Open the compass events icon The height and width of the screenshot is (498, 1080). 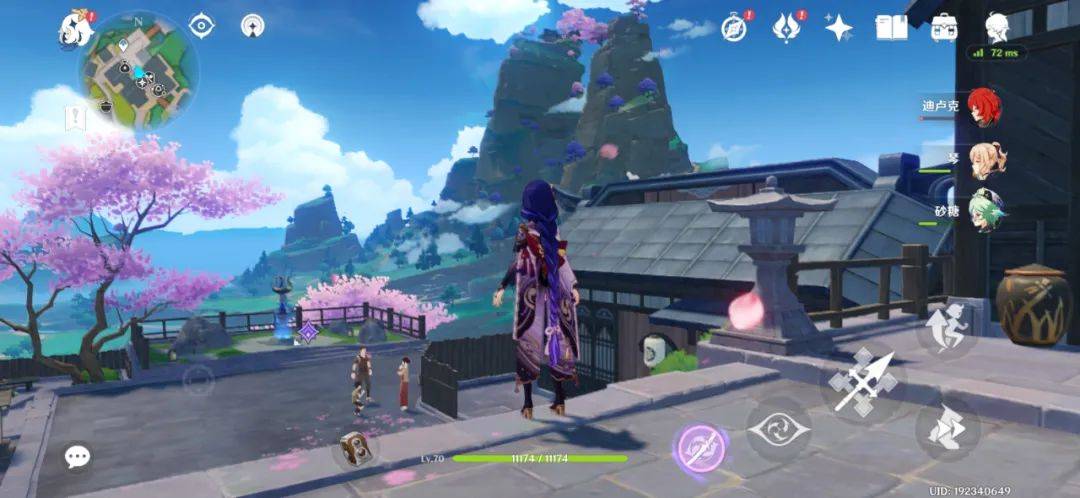point(735,27)
